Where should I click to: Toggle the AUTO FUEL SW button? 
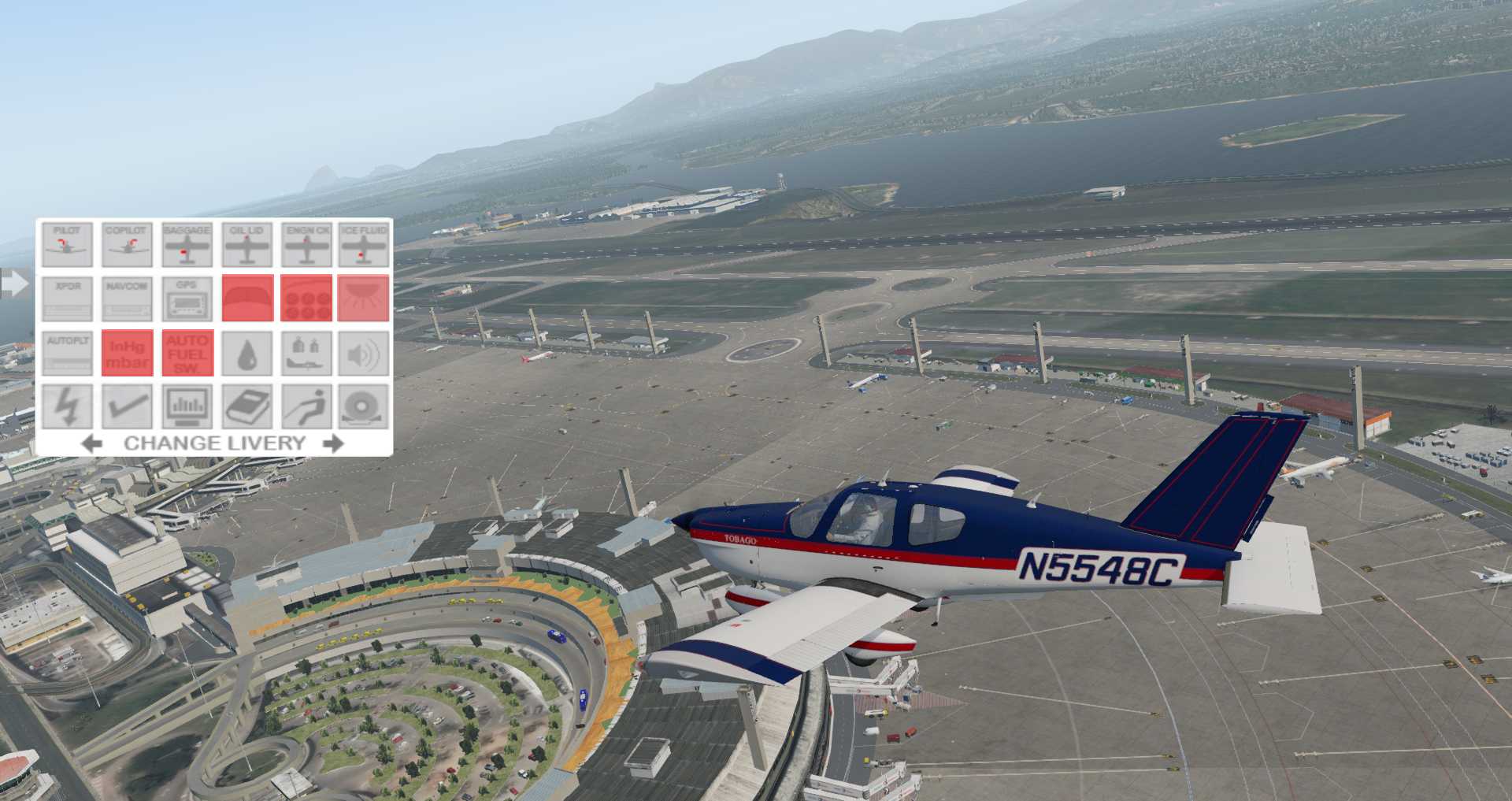(187, 353)
